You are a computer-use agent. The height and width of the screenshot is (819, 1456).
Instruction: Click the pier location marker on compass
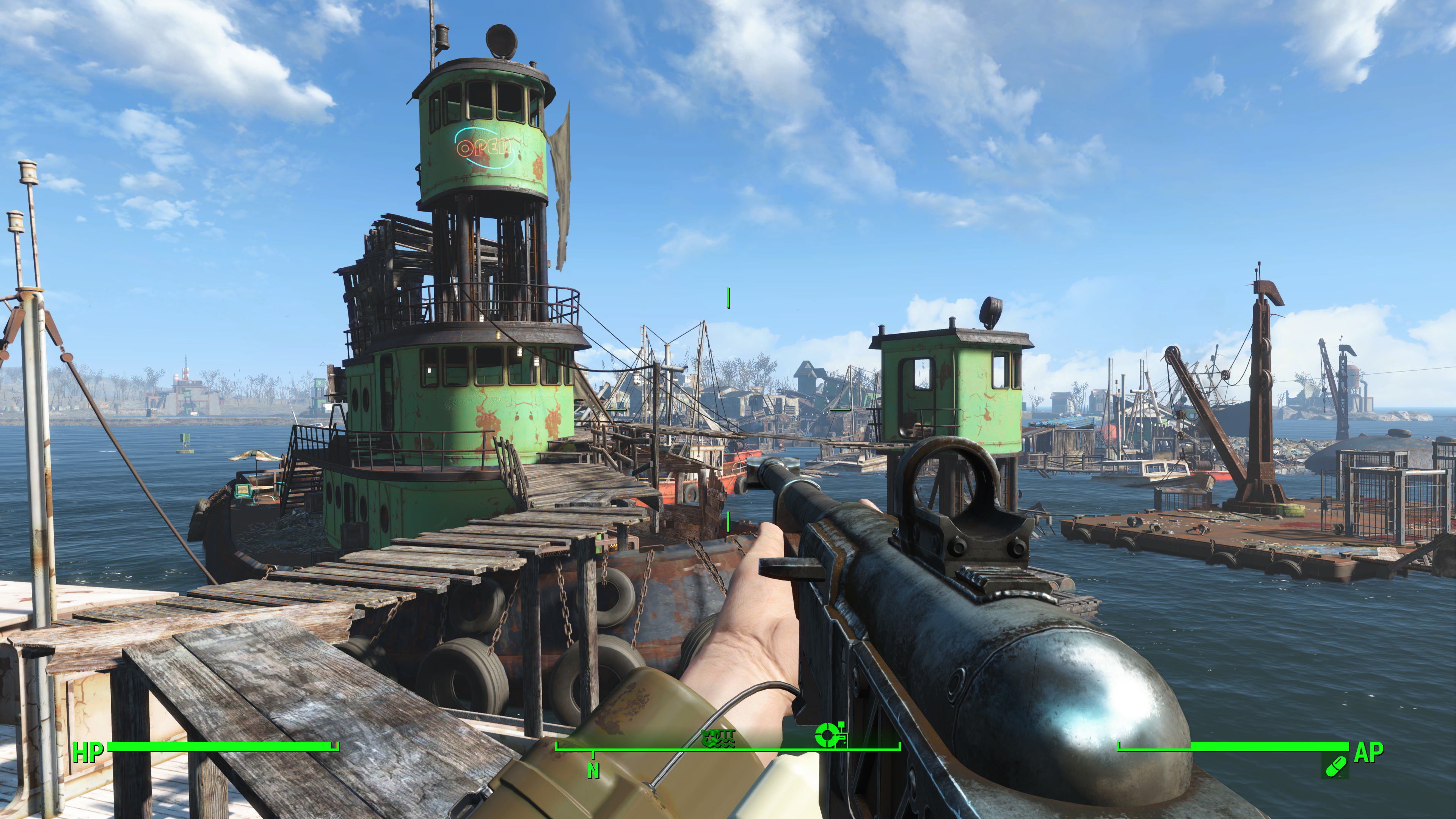[x=718, y=737]
